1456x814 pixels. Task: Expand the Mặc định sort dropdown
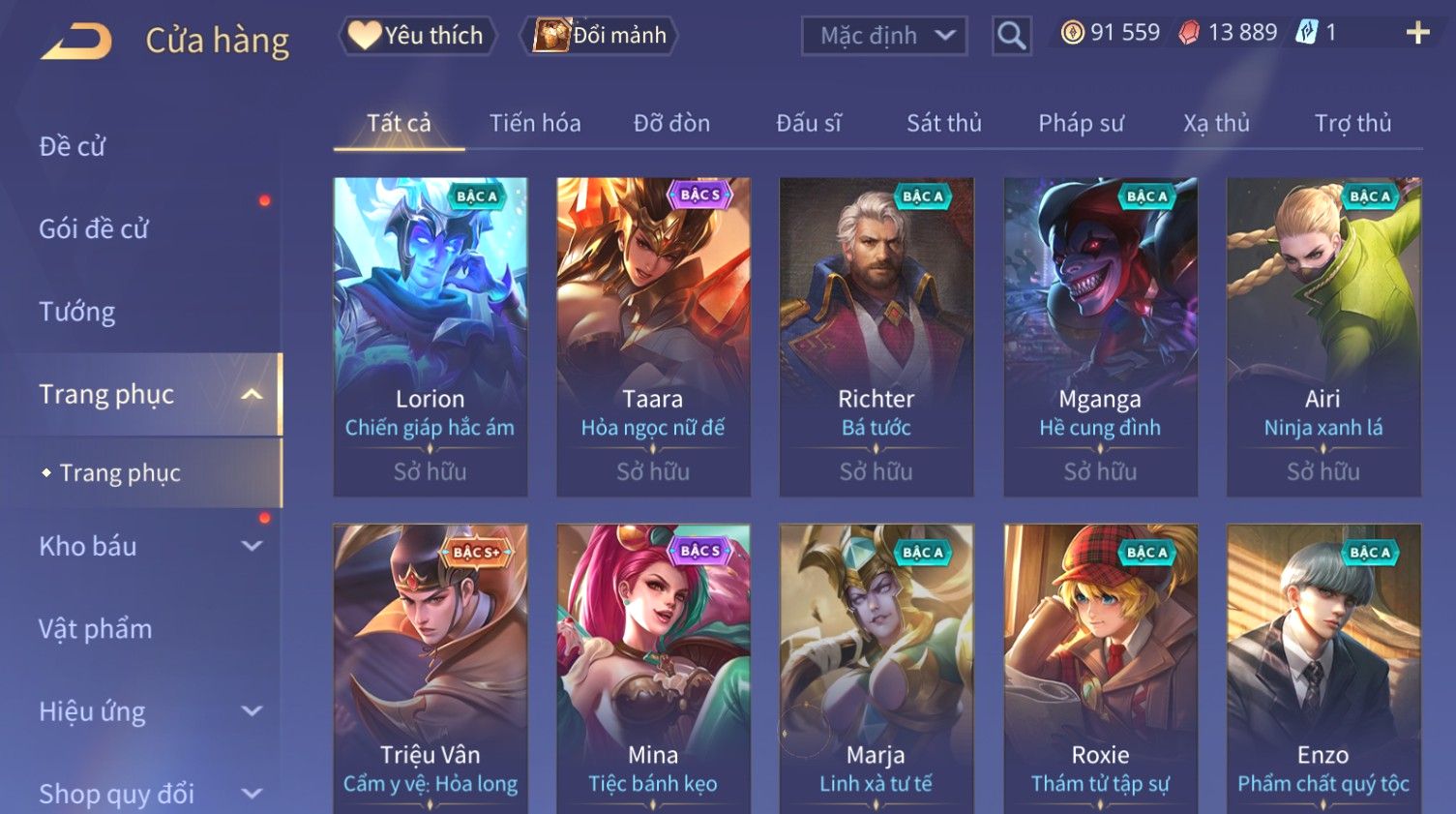pyautogui.click(x=884, y=37)
